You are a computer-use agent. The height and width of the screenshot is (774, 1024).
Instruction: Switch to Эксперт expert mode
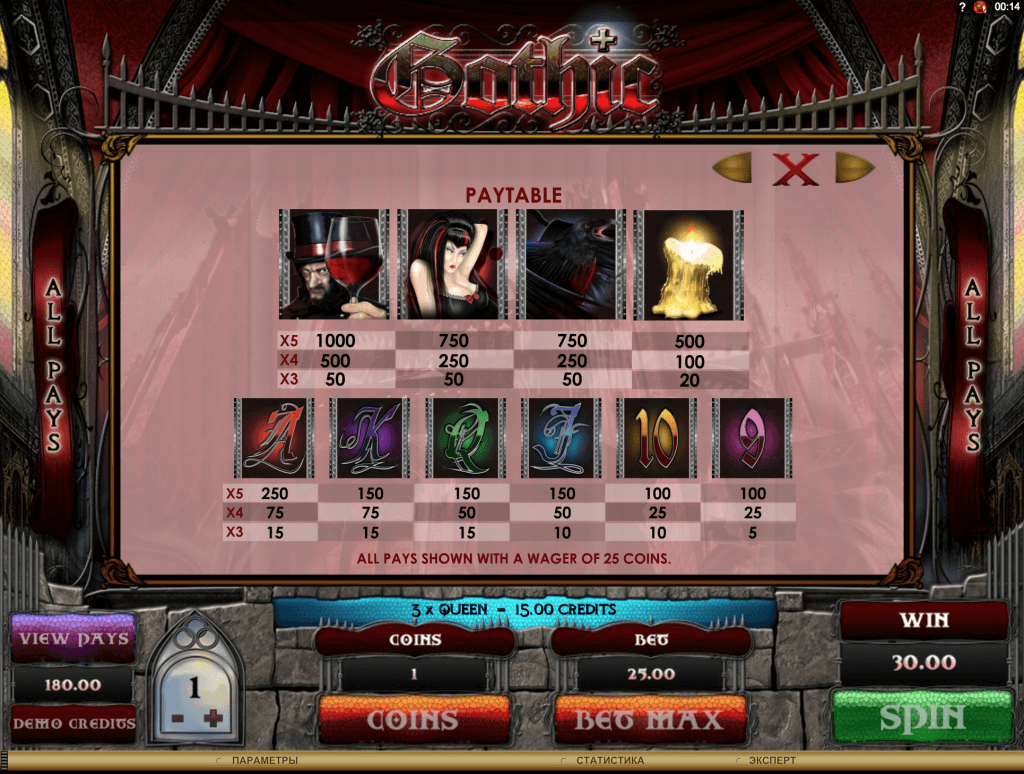(x=772, y=761)
